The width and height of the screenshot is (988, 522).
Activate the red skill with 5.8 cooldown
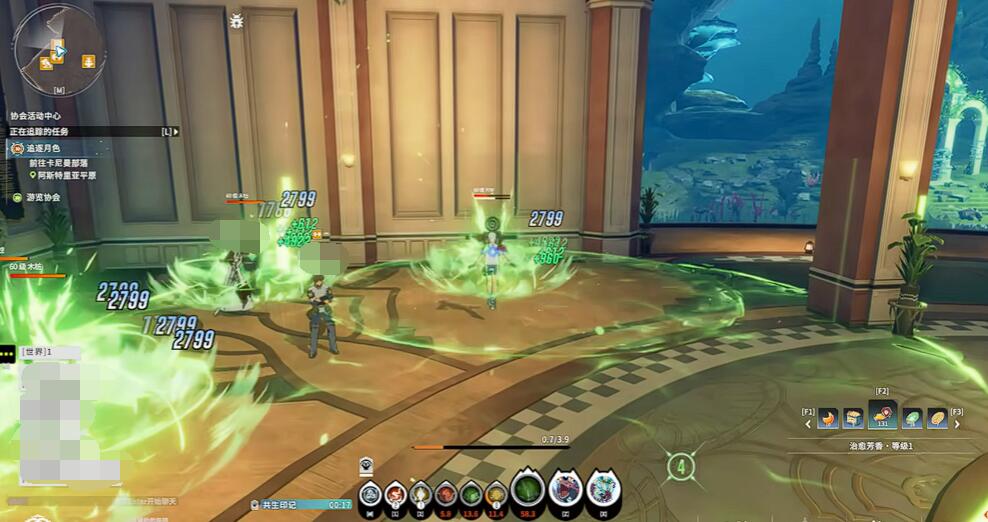(x=445, y=492)
